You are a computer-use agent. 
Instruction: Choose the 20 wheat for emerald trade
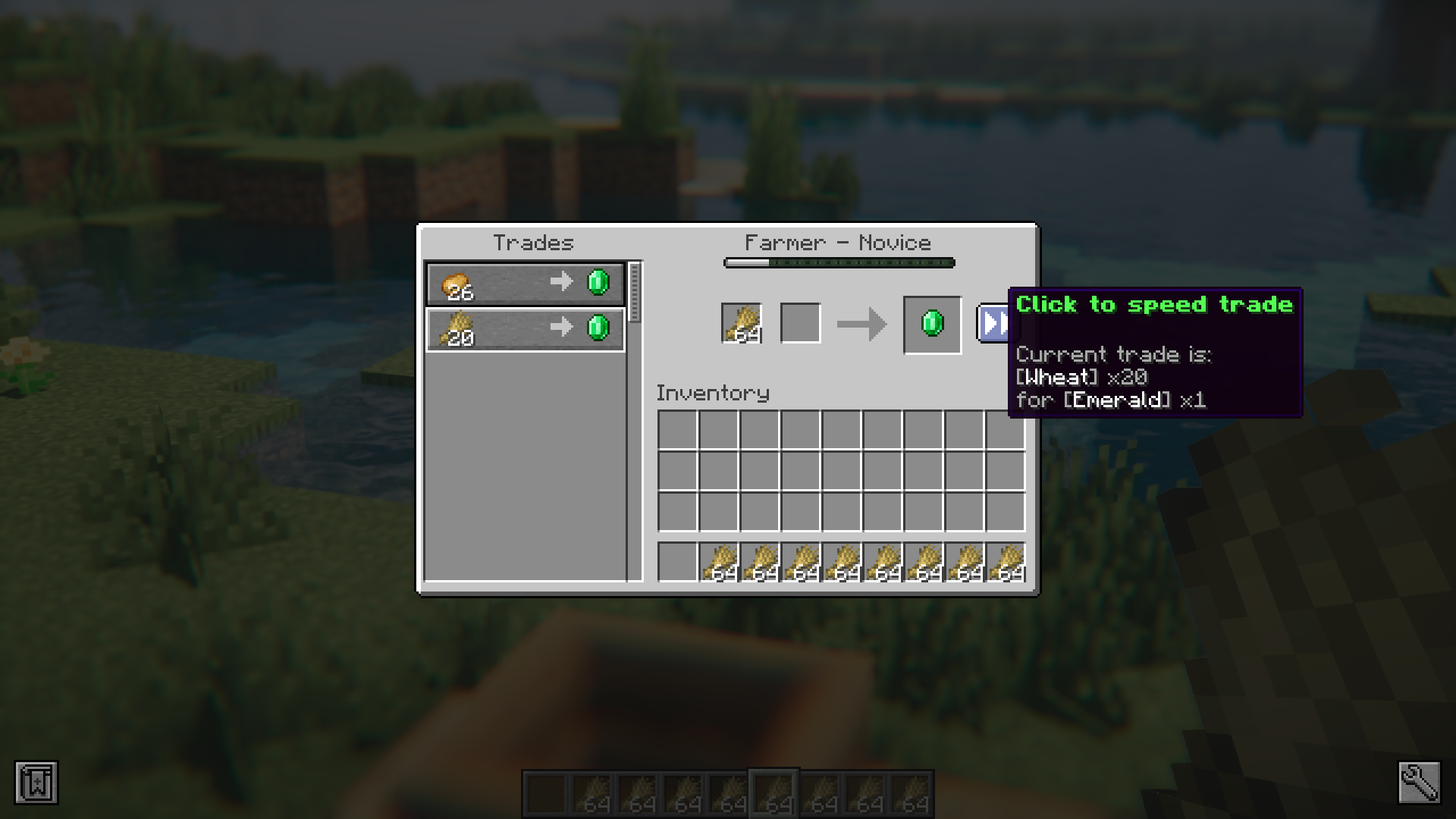click(525, 329)
